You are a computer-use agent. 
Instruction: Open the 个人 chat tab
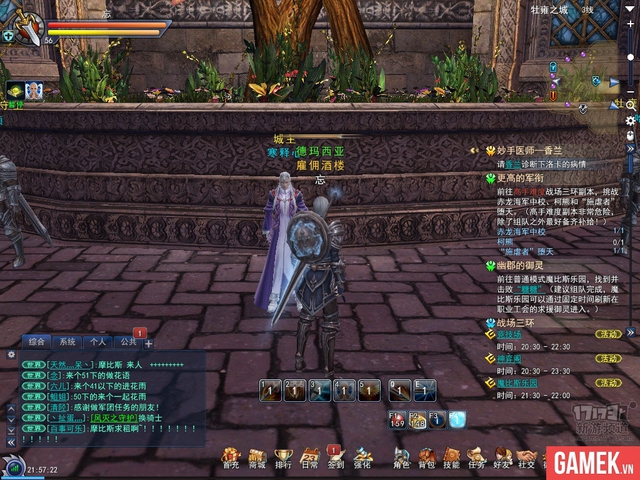point(98,342)
